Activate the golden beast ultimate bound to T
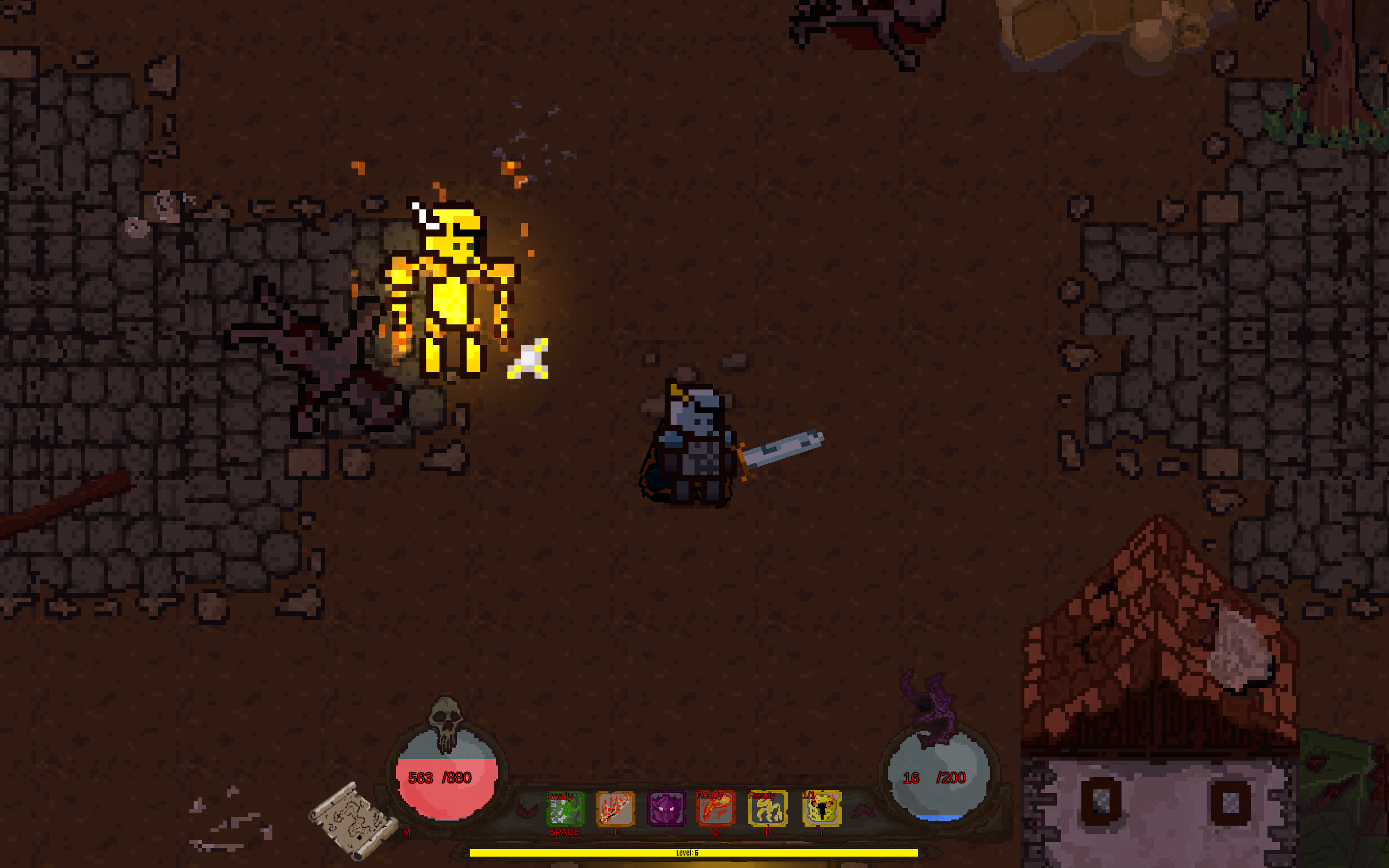 (821, 809)
